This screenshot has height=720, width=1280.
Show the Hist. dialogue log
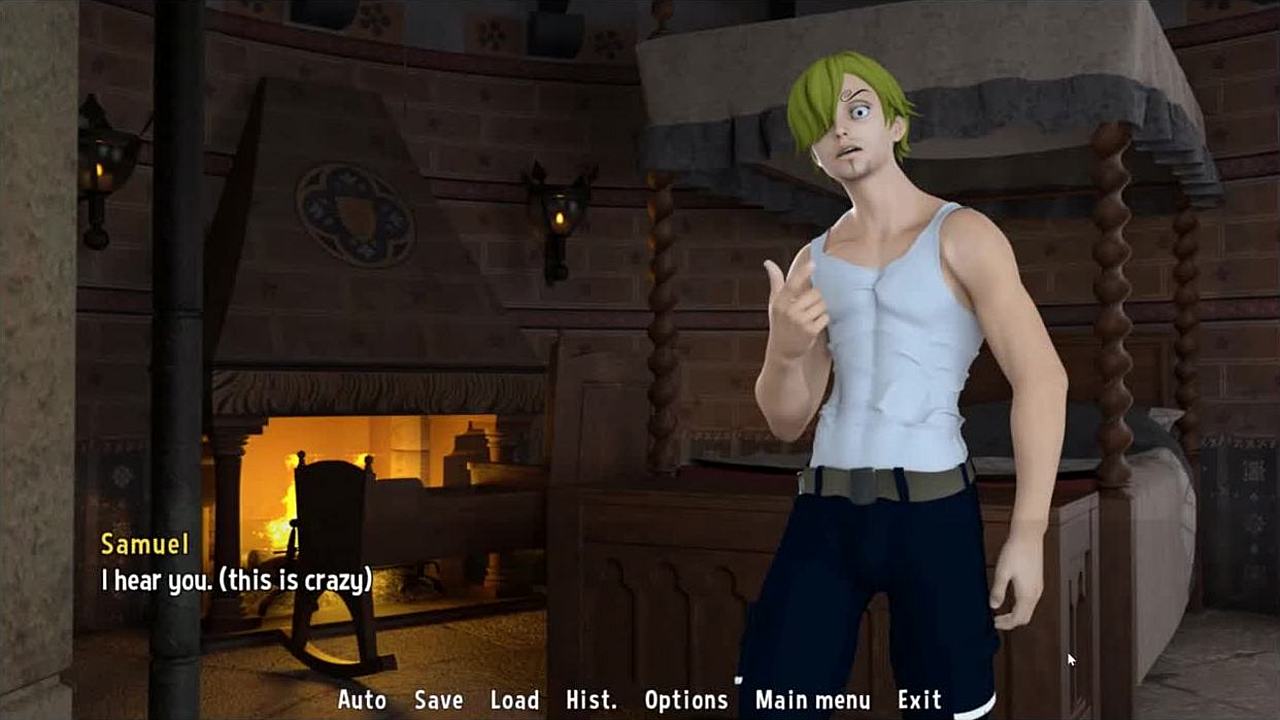591,700
